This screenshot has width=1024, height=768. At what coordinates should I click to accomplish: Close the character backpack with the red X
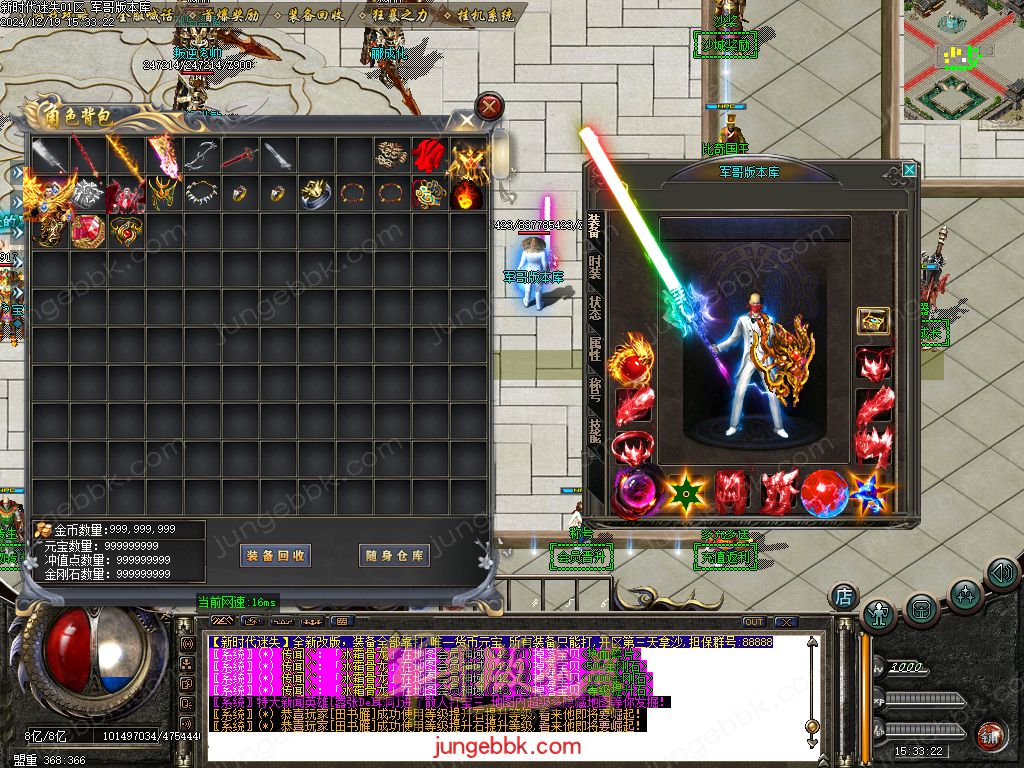click(489, 105)
